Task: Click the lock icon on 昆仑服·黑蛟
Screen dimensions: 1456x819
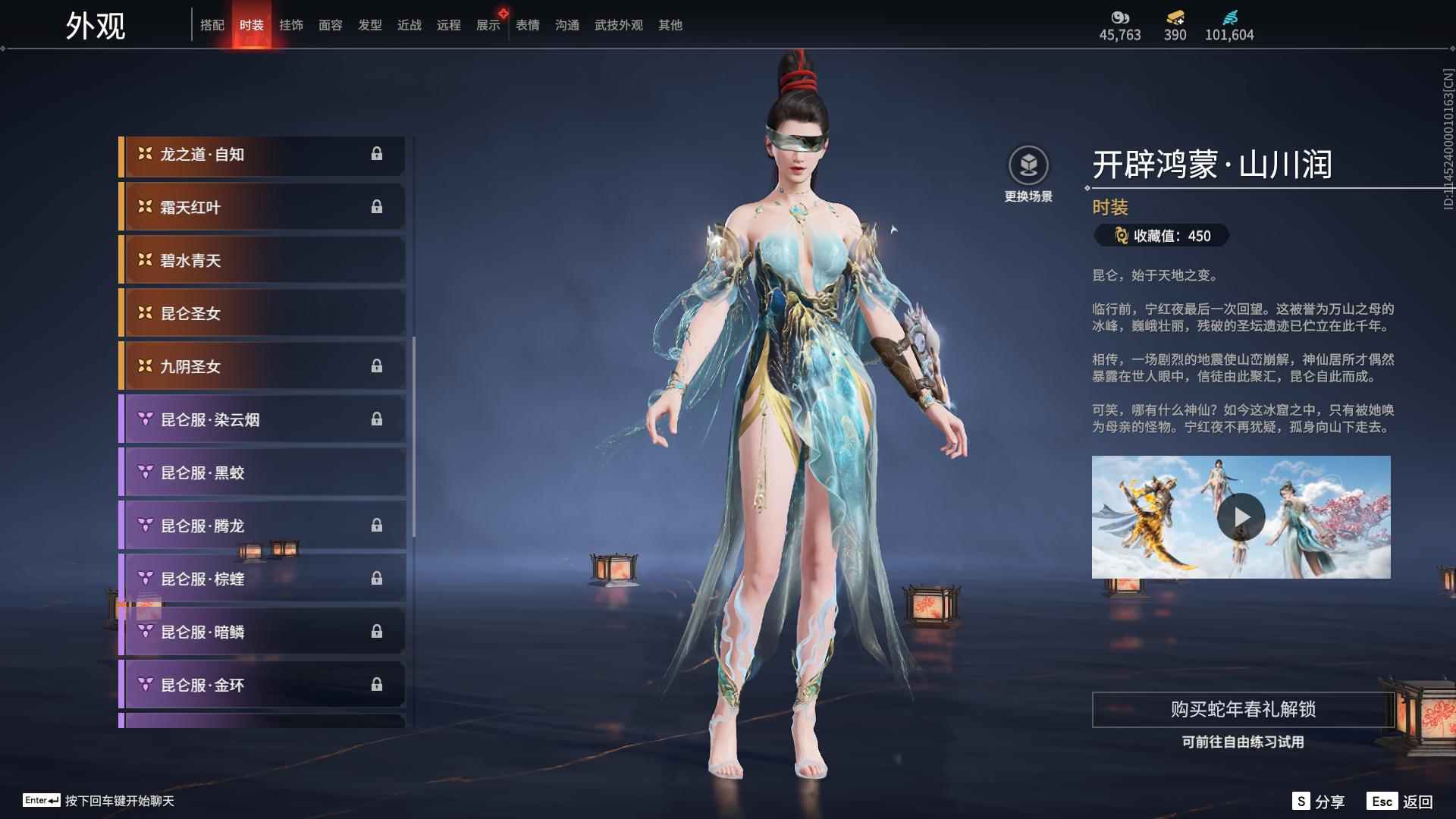Action: pos(378,472)
